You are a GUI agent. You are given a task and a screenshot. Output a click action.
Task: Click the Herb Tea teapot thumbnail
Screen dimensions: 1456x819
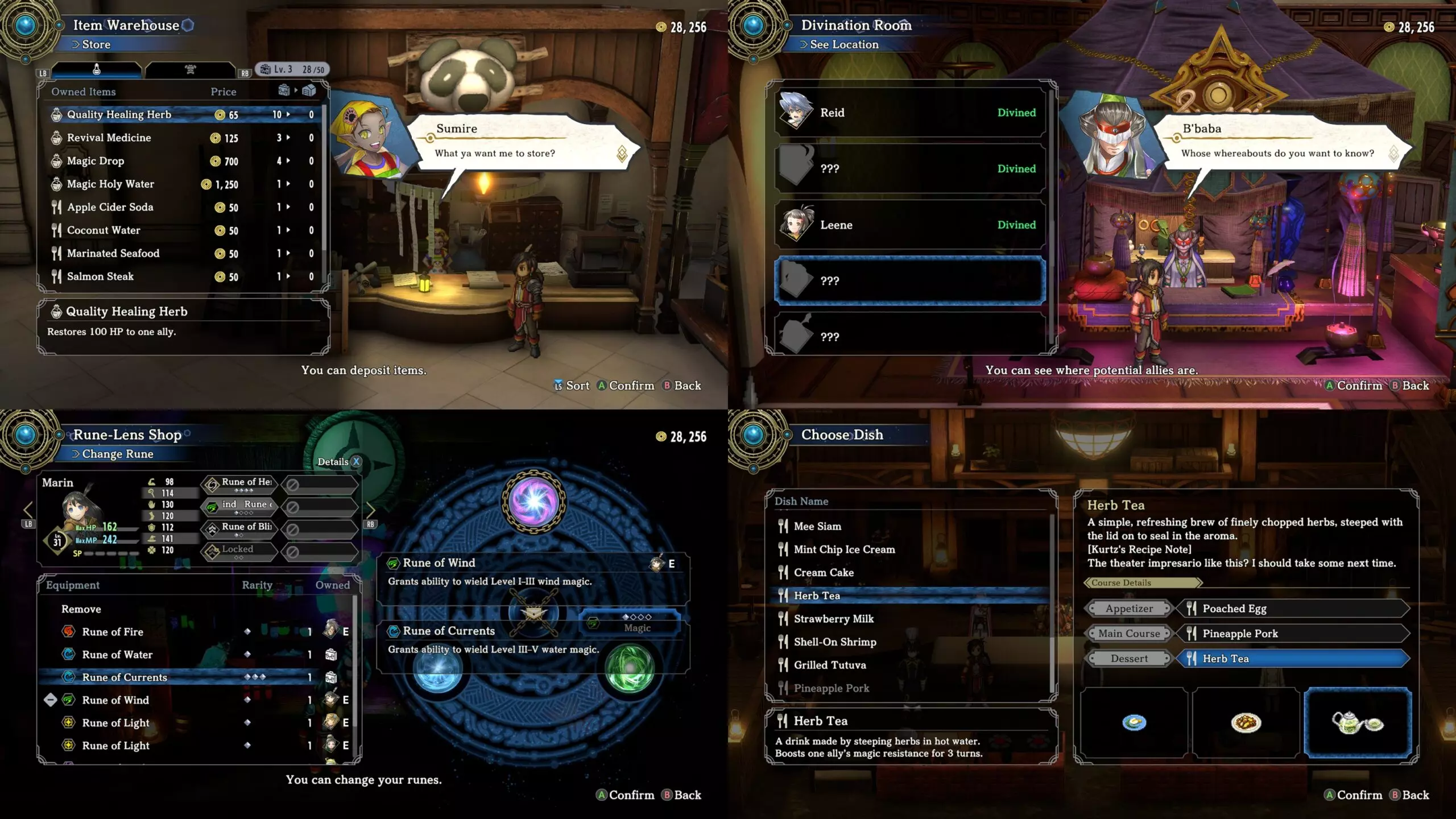[1357, 722]
